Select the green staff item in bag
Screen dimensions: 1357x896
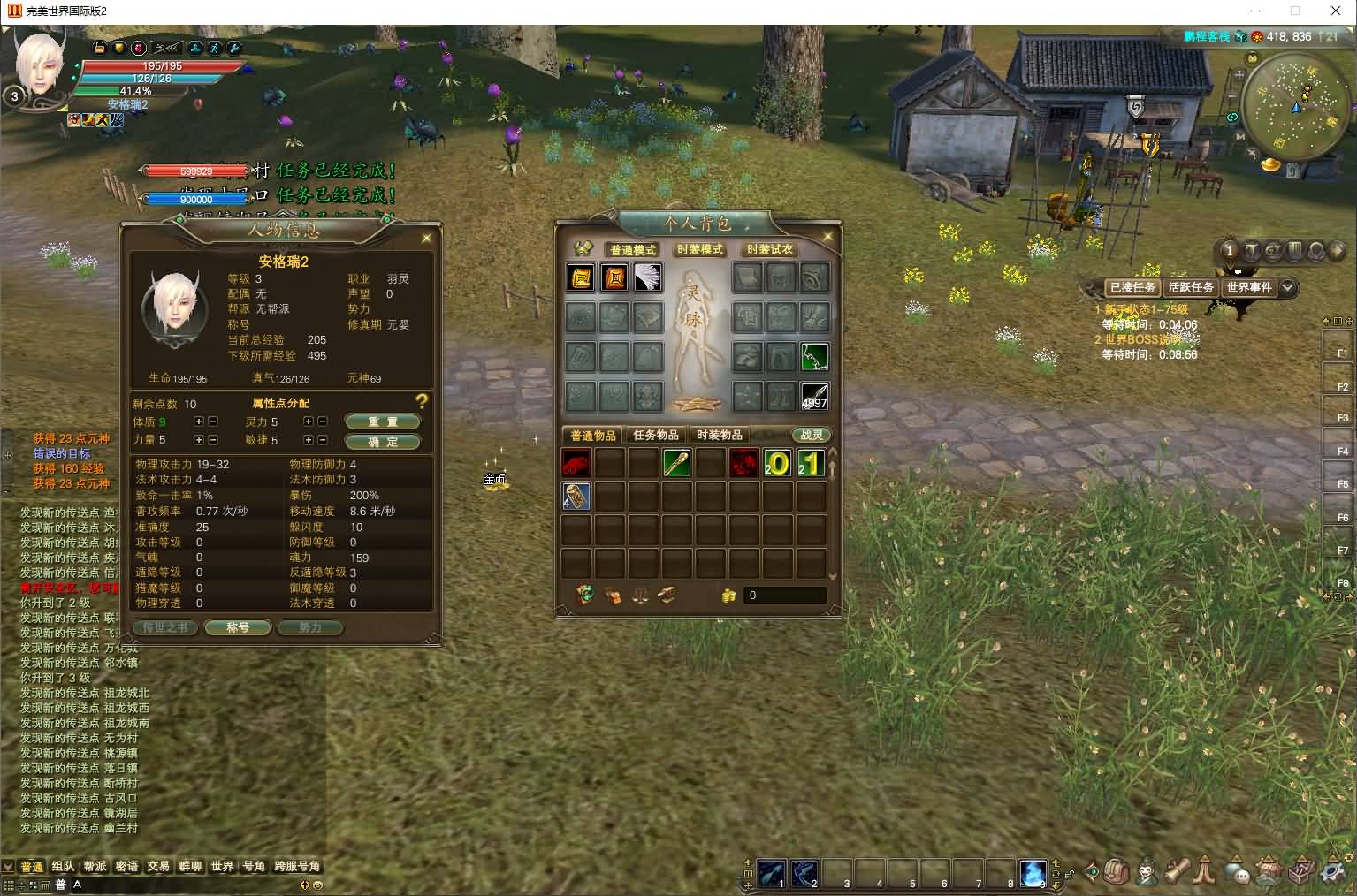coord(676,463)
